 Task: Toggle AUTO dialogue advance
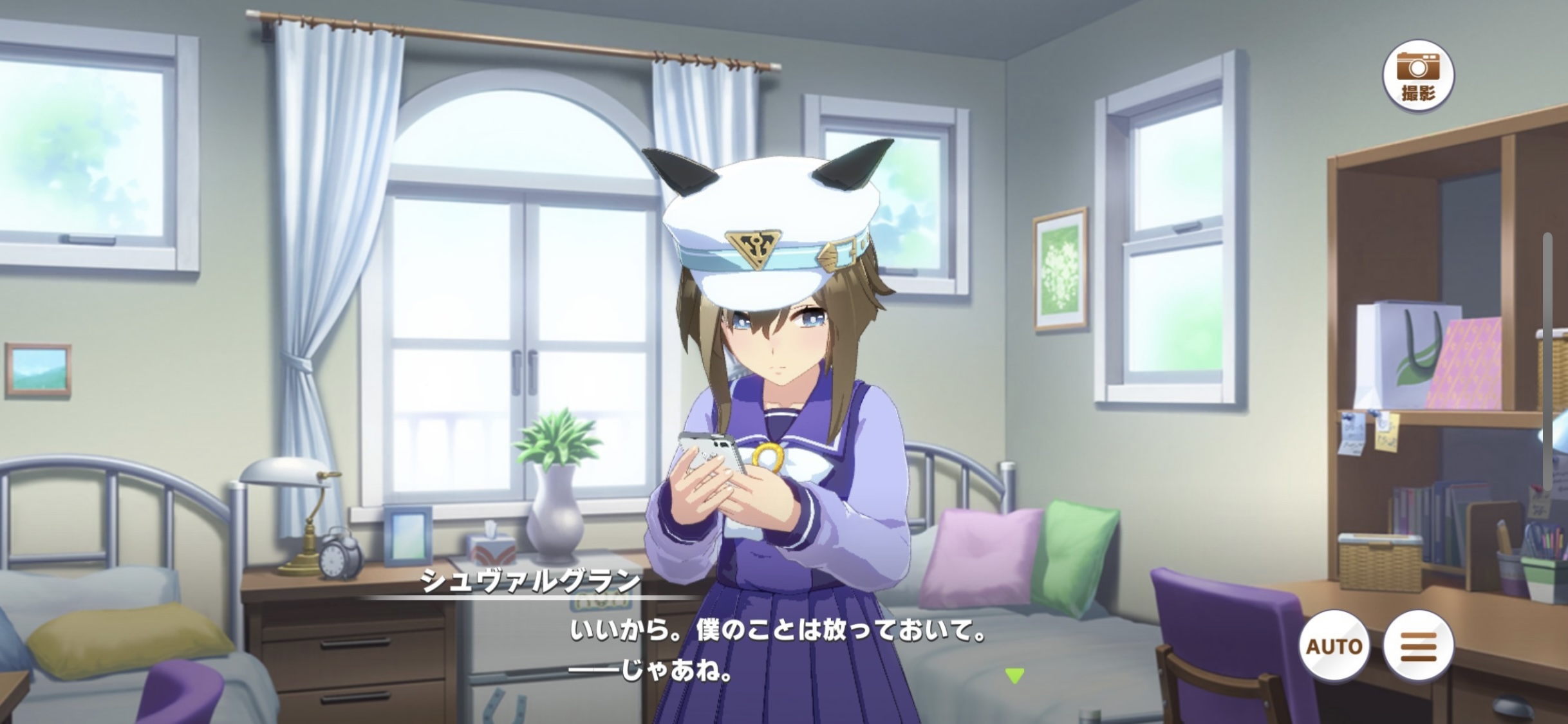point(1334,645)
